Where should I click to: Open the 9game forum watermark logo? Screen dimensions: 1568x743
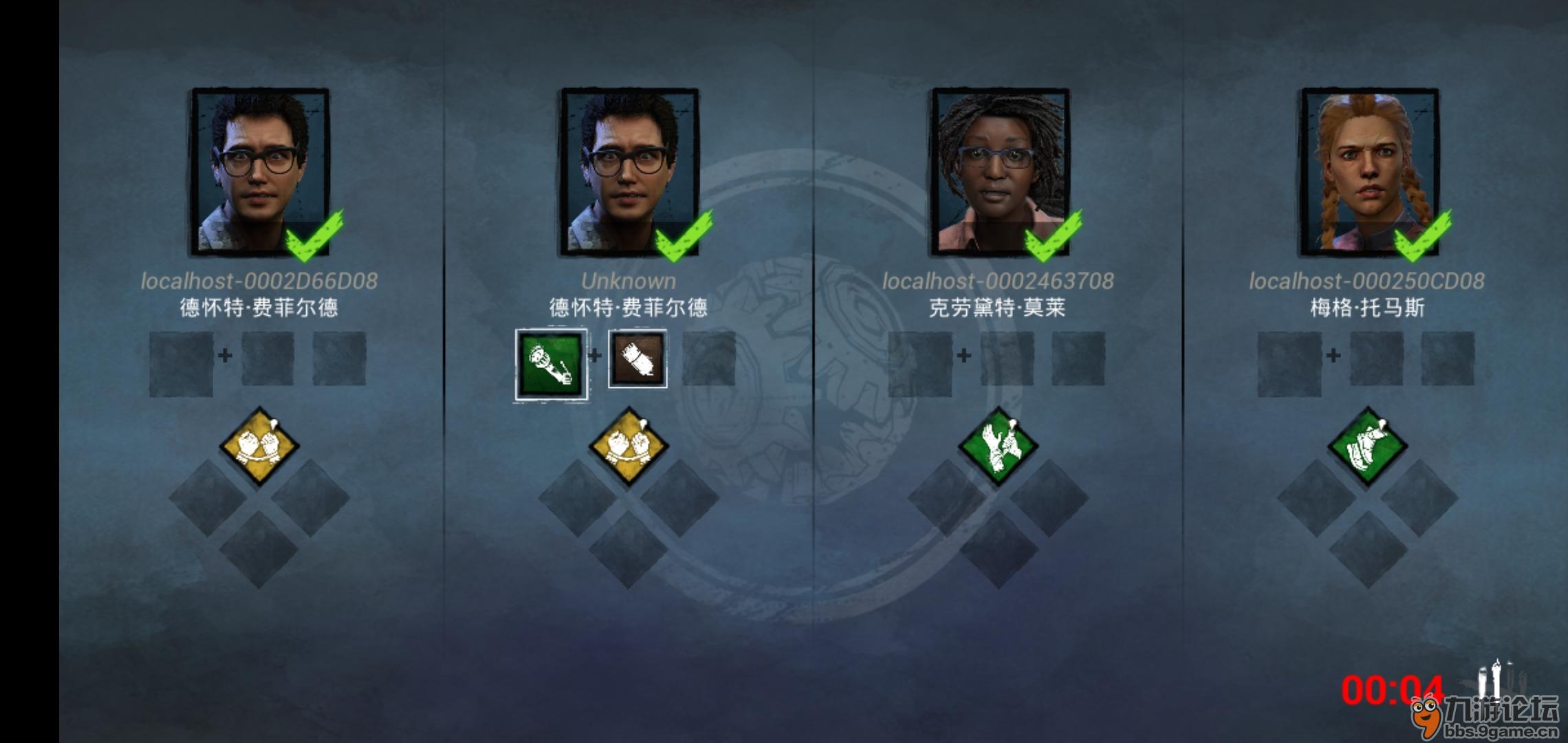coord(1485,715)
